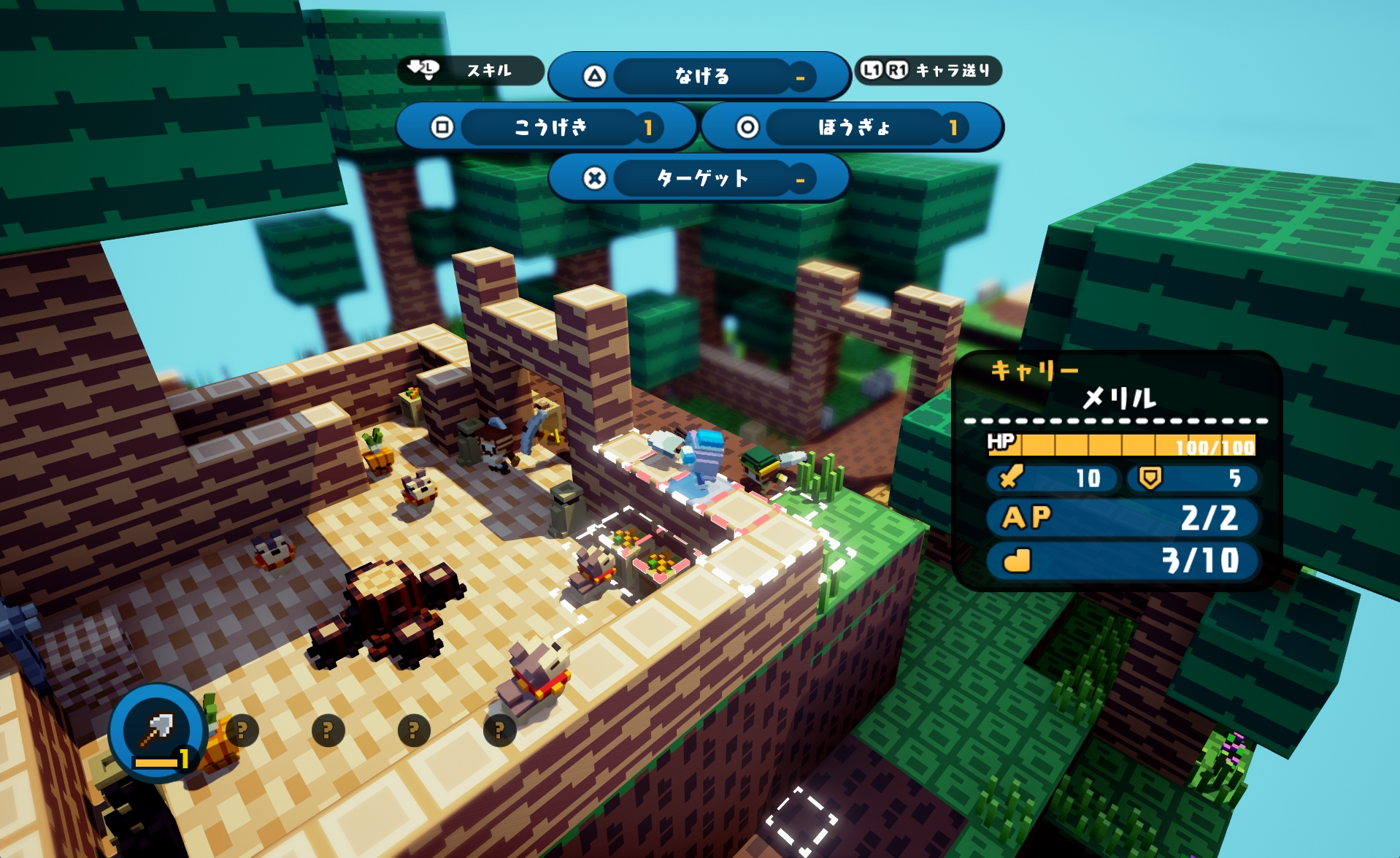Screen dimensions: 1400x858
Task: Switch character with キャラ送り
Action: pyautogui.click(x=928, y=70)
